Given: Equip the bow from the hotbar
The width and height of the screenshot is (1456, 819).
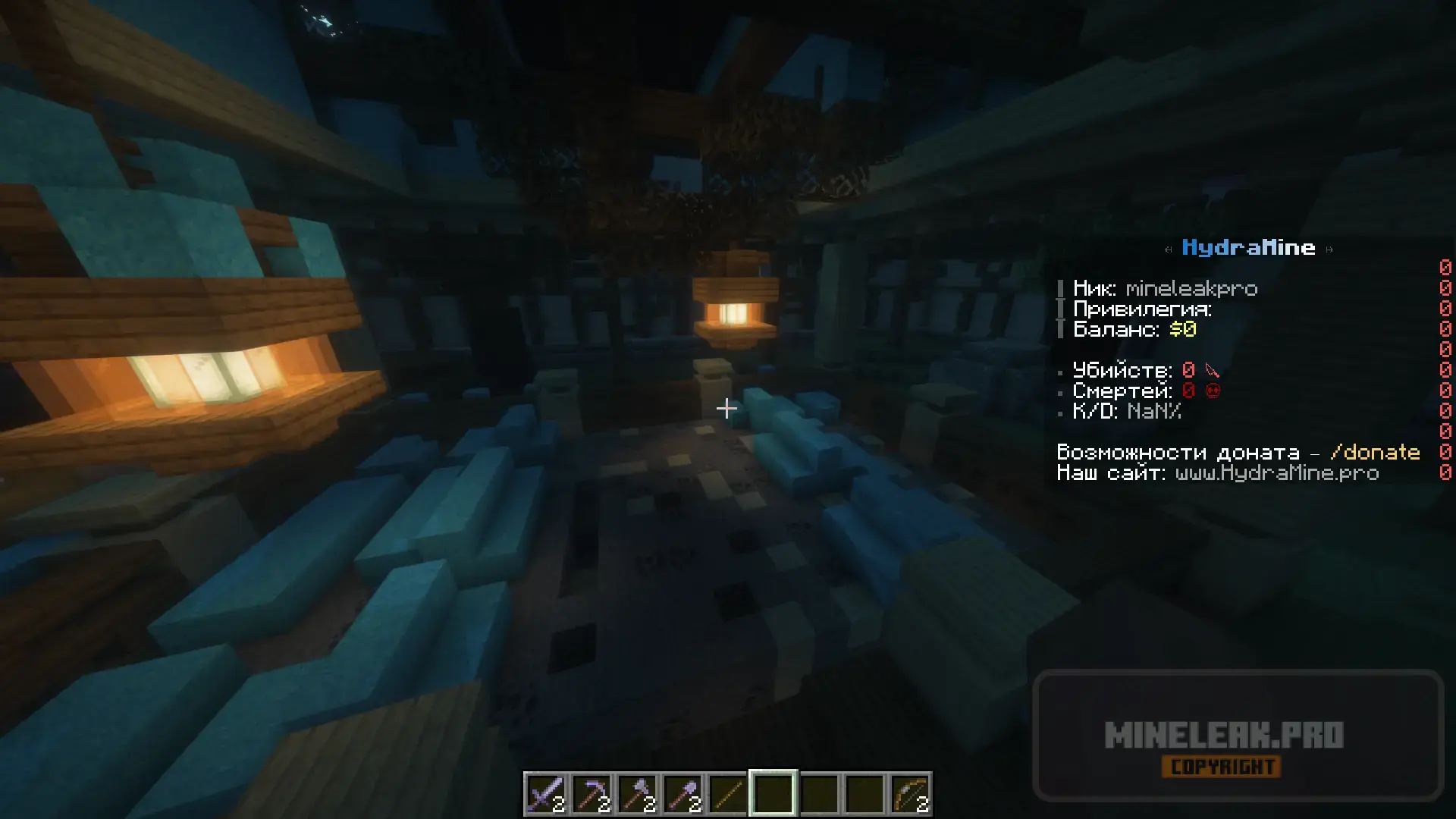Looking at the screenshot, I should pos(910,794).
